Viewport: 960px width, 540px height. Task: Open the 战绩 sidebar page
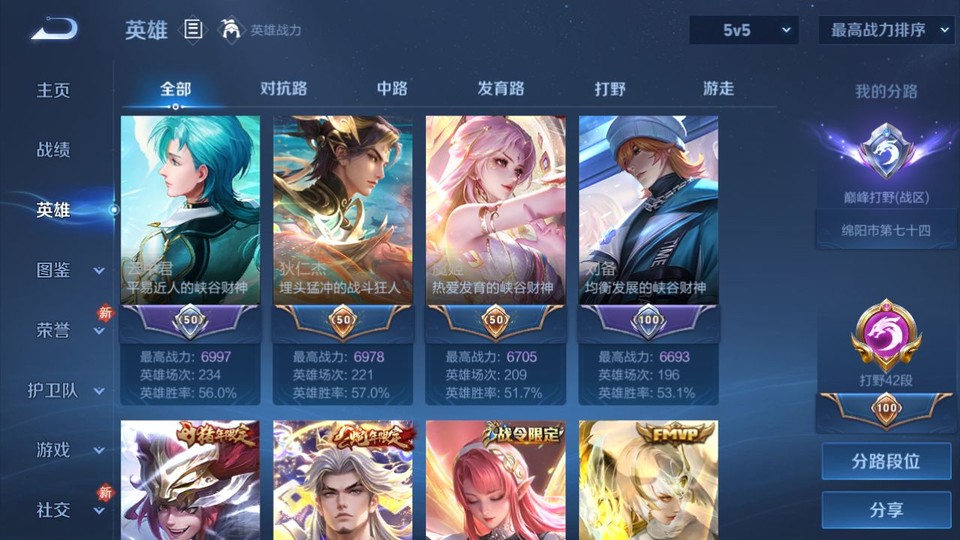pyautogui.click(x=54, y=150)
